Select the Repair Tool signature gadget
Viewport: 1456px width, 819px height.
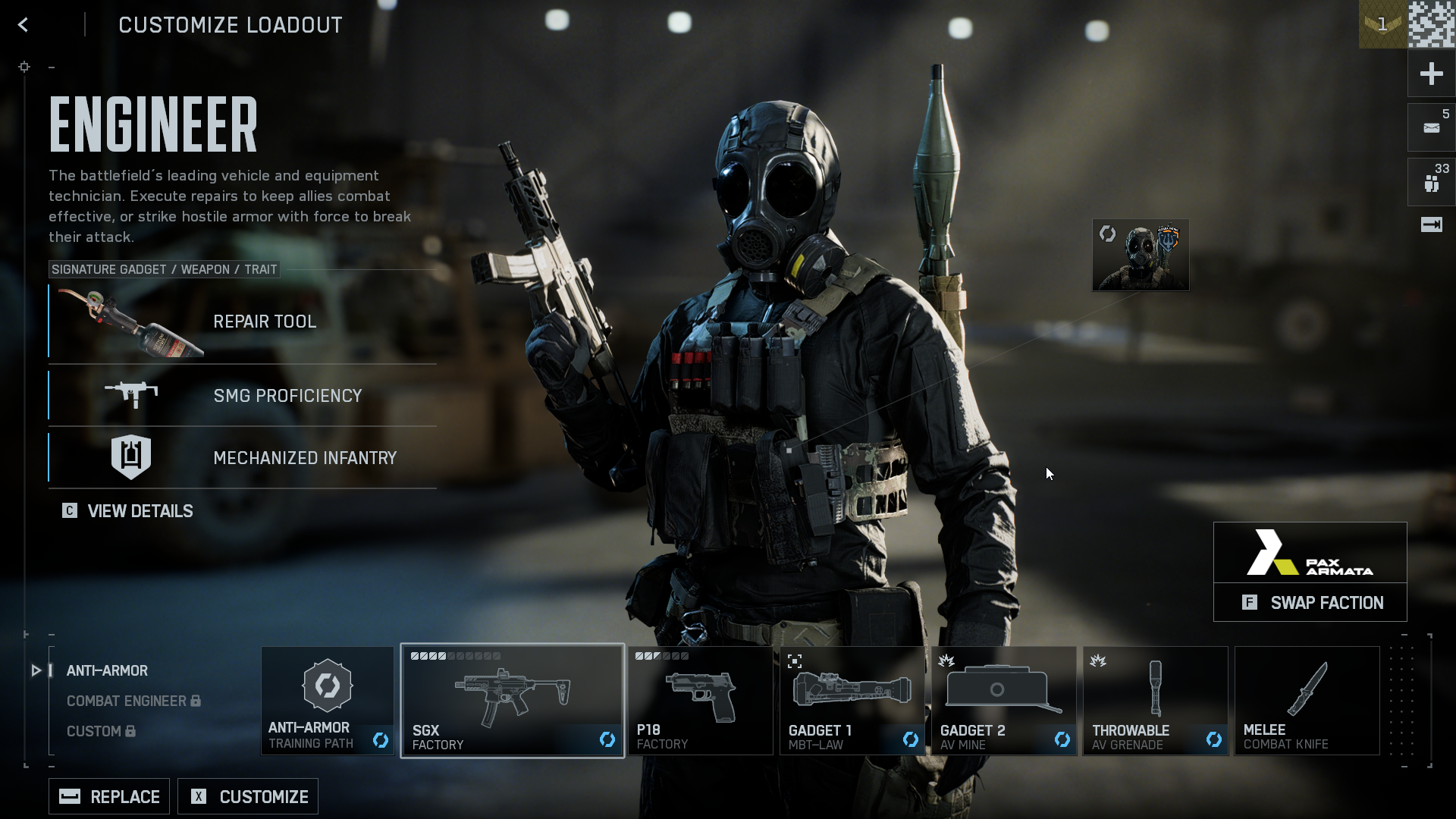243,322
